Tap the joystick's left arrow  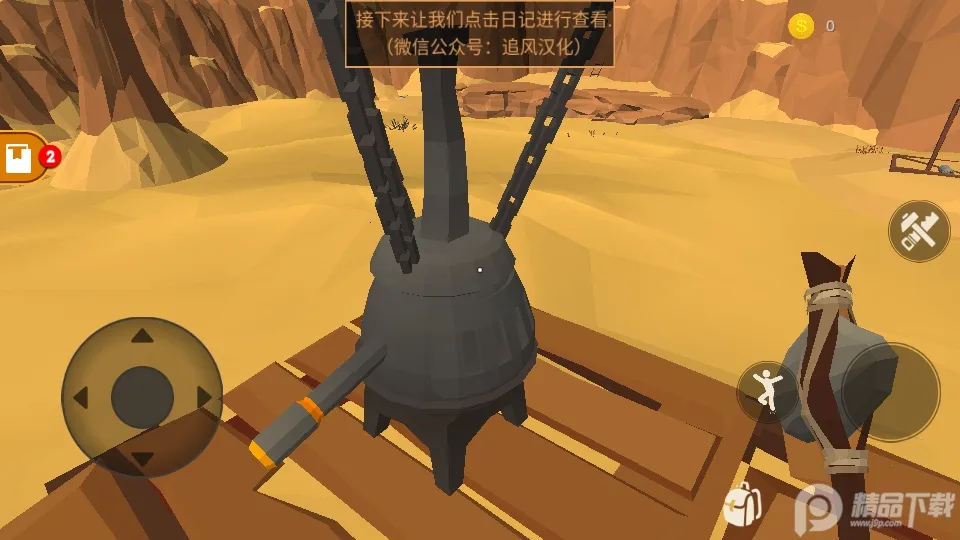pos(80,398)
